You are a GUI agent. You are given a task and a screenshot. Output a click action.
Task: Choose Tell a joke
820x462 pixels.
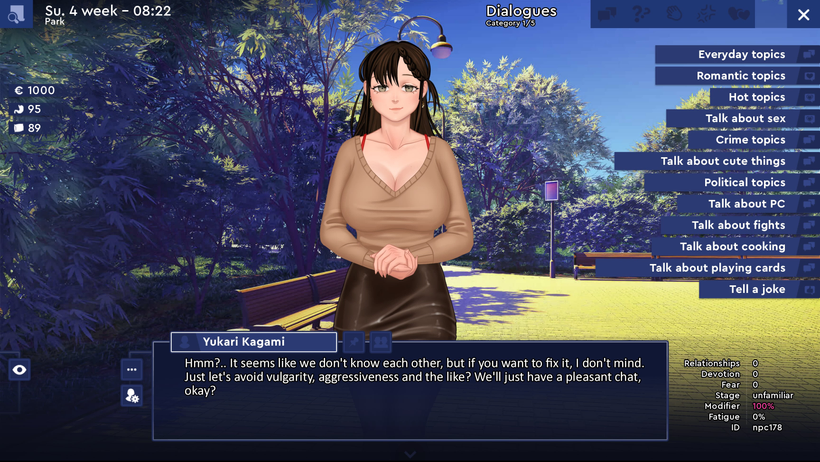[x=759, y=289]
